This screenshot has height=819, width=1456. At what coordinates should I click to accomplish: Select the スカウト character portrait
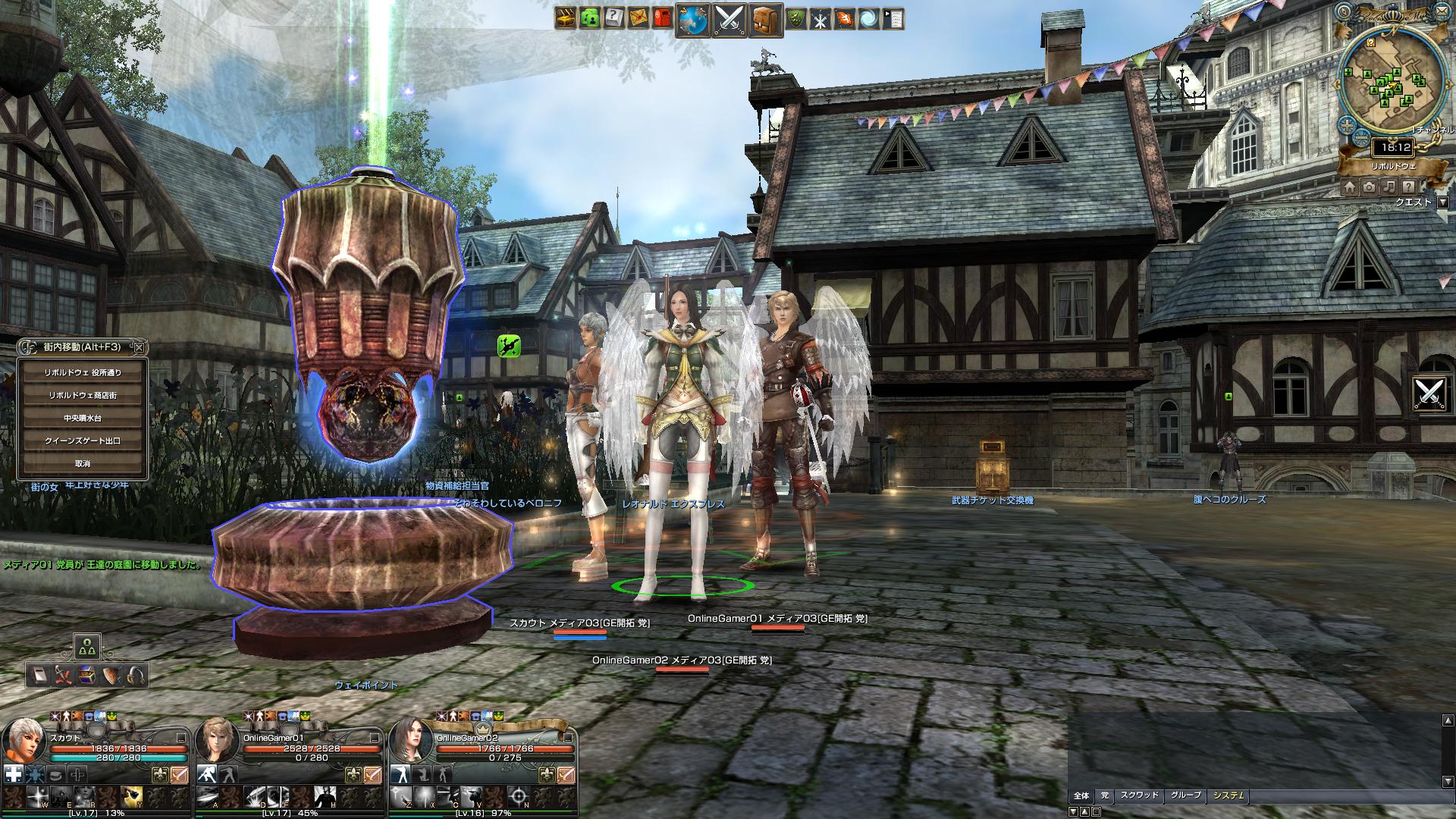coord(26,742)
